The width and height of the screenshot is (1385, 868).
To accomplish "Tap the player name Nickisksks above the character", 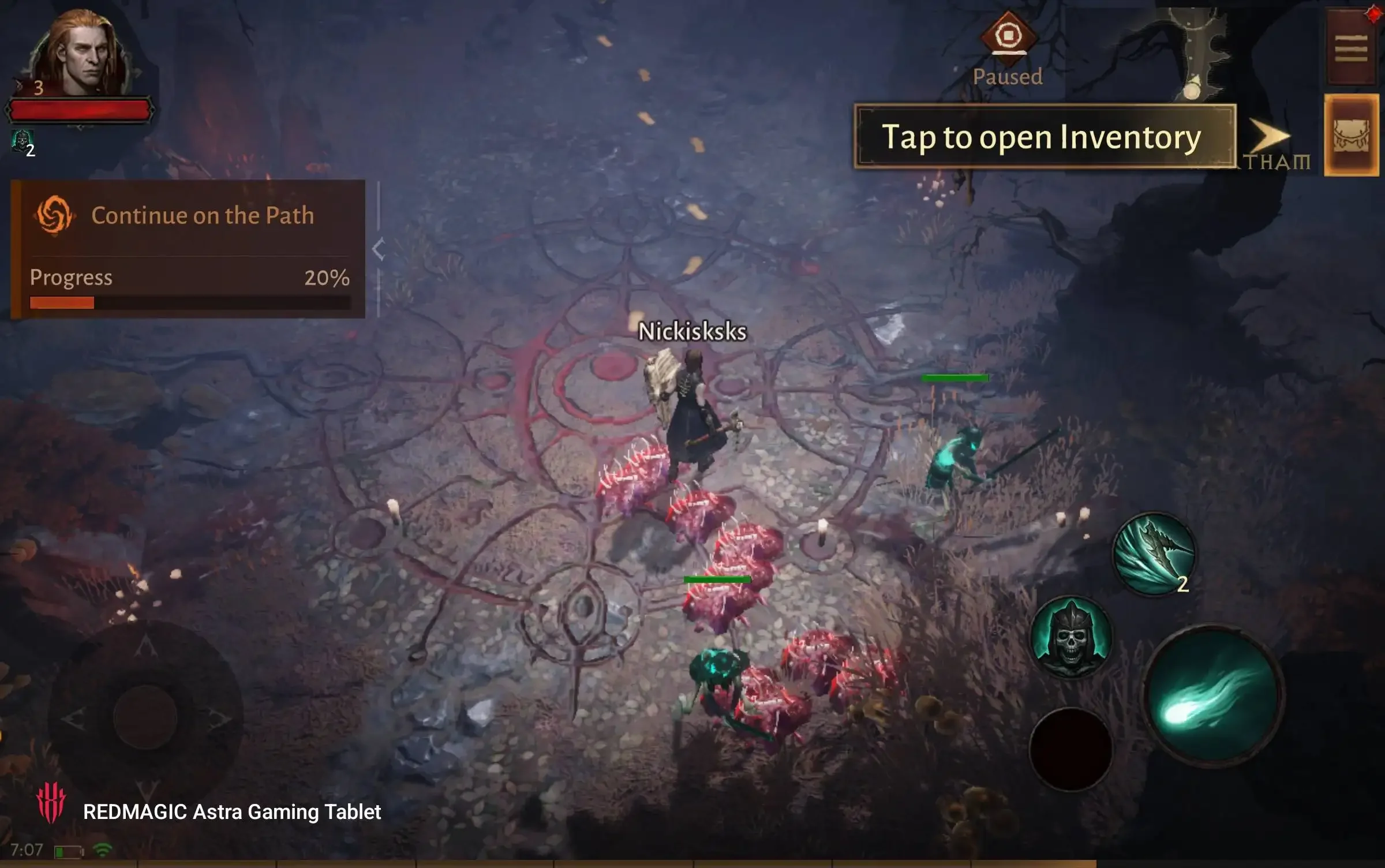I will point(692,332).
